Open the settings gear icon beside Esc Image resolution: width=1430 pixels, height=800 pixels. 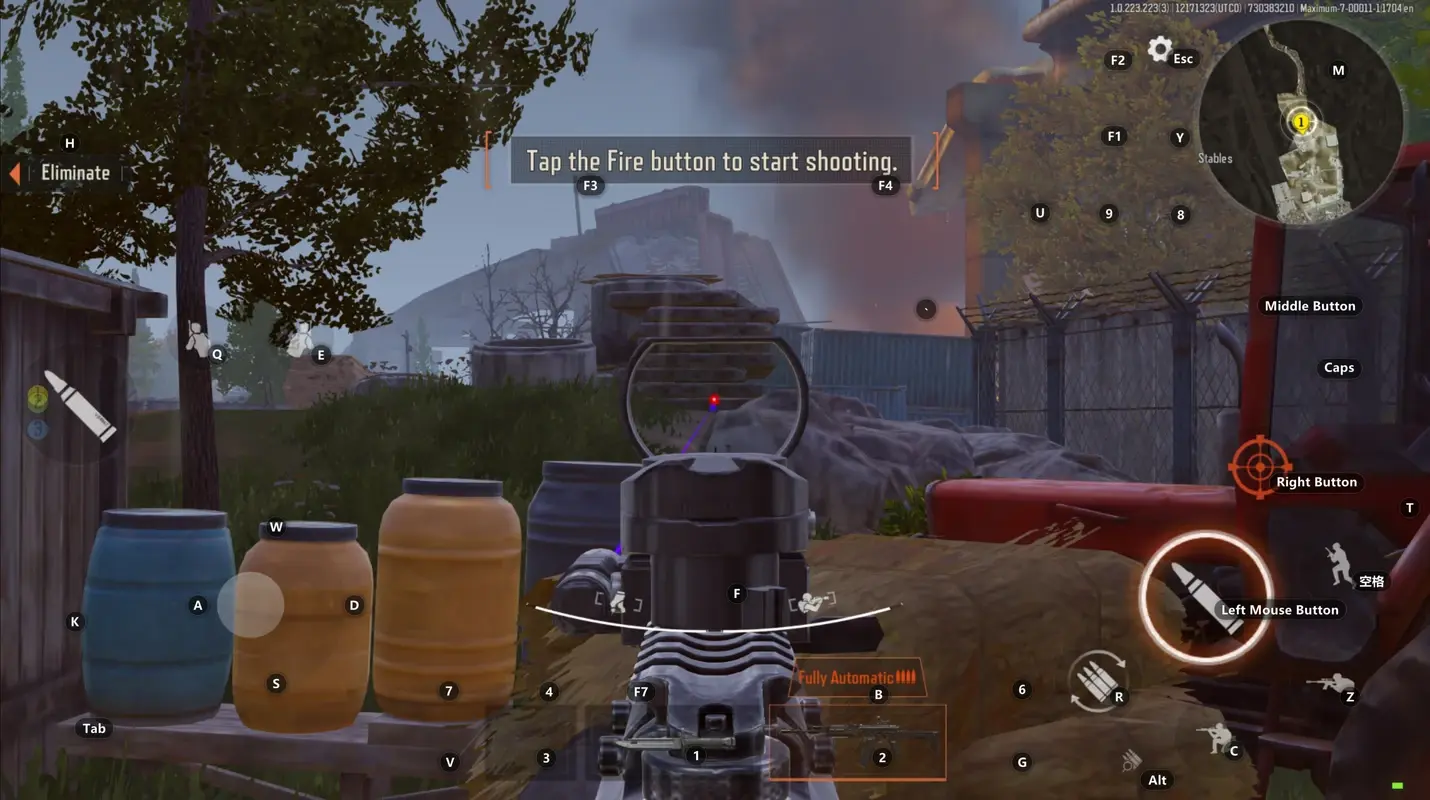(1158, 48)
